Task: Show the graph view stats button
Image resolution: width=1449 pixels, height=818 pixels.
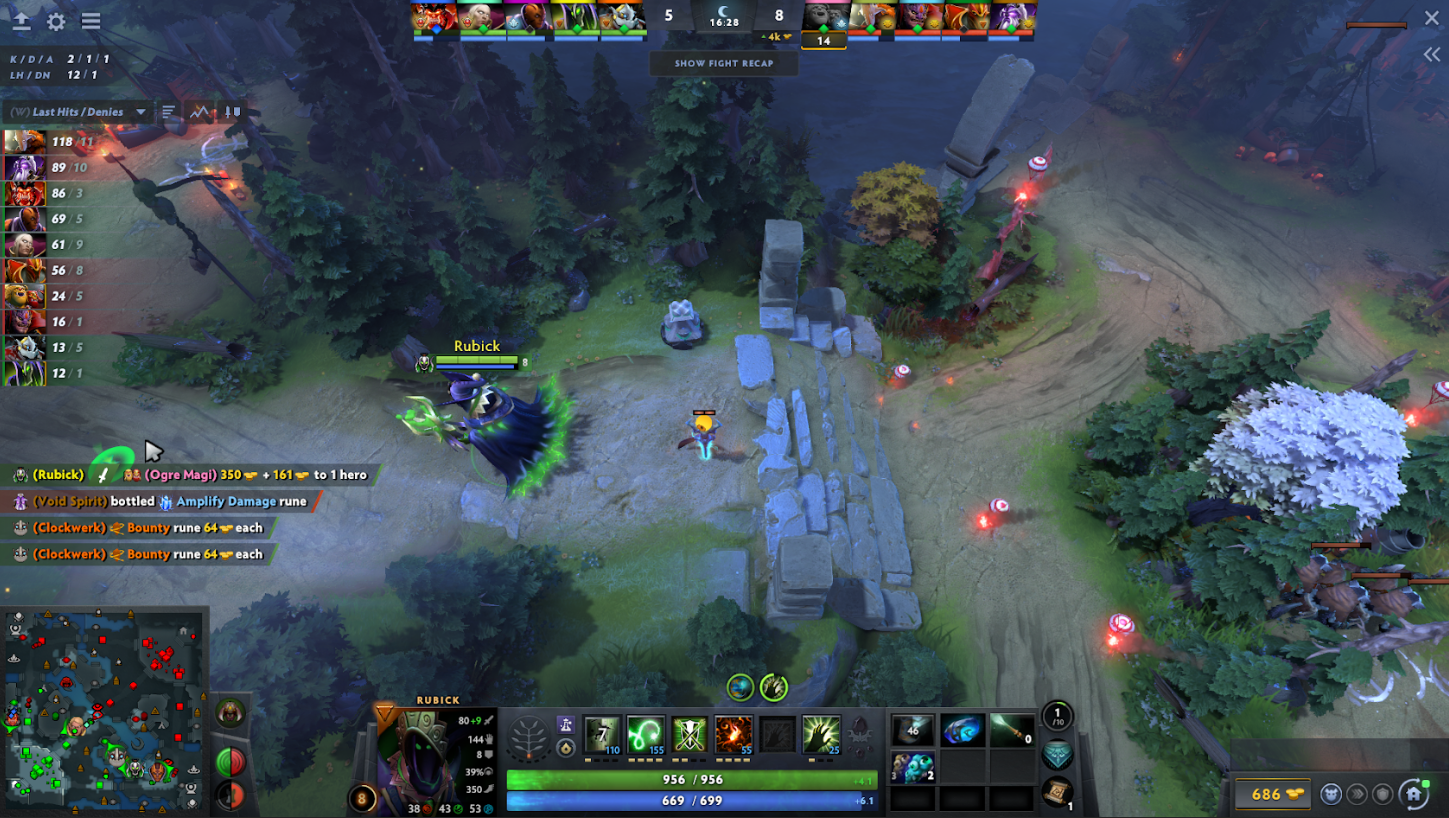Action: pos(201,112)
